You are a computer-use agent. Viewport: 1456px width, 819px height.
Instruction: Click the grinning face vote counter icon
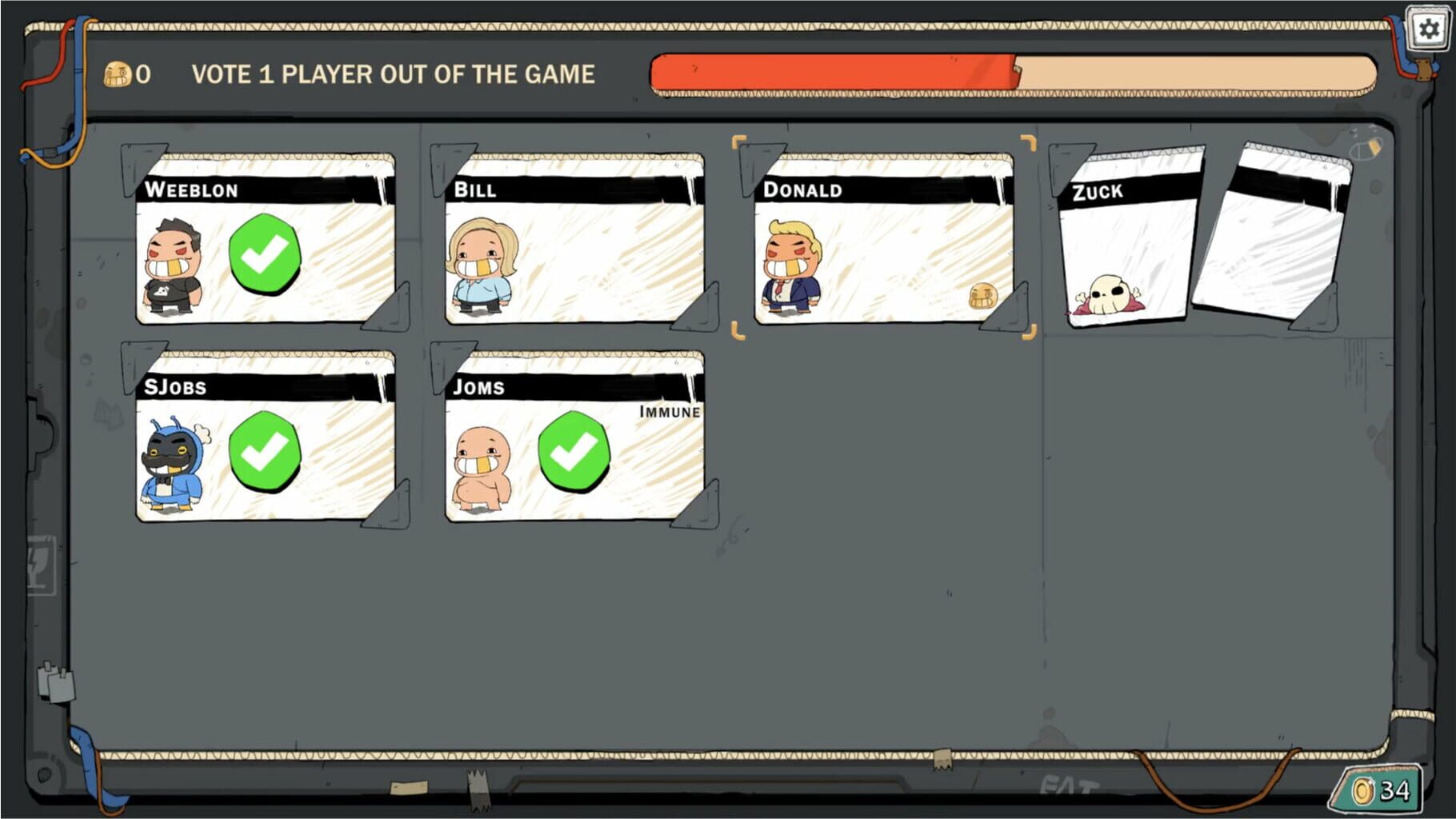click(120, 74)
